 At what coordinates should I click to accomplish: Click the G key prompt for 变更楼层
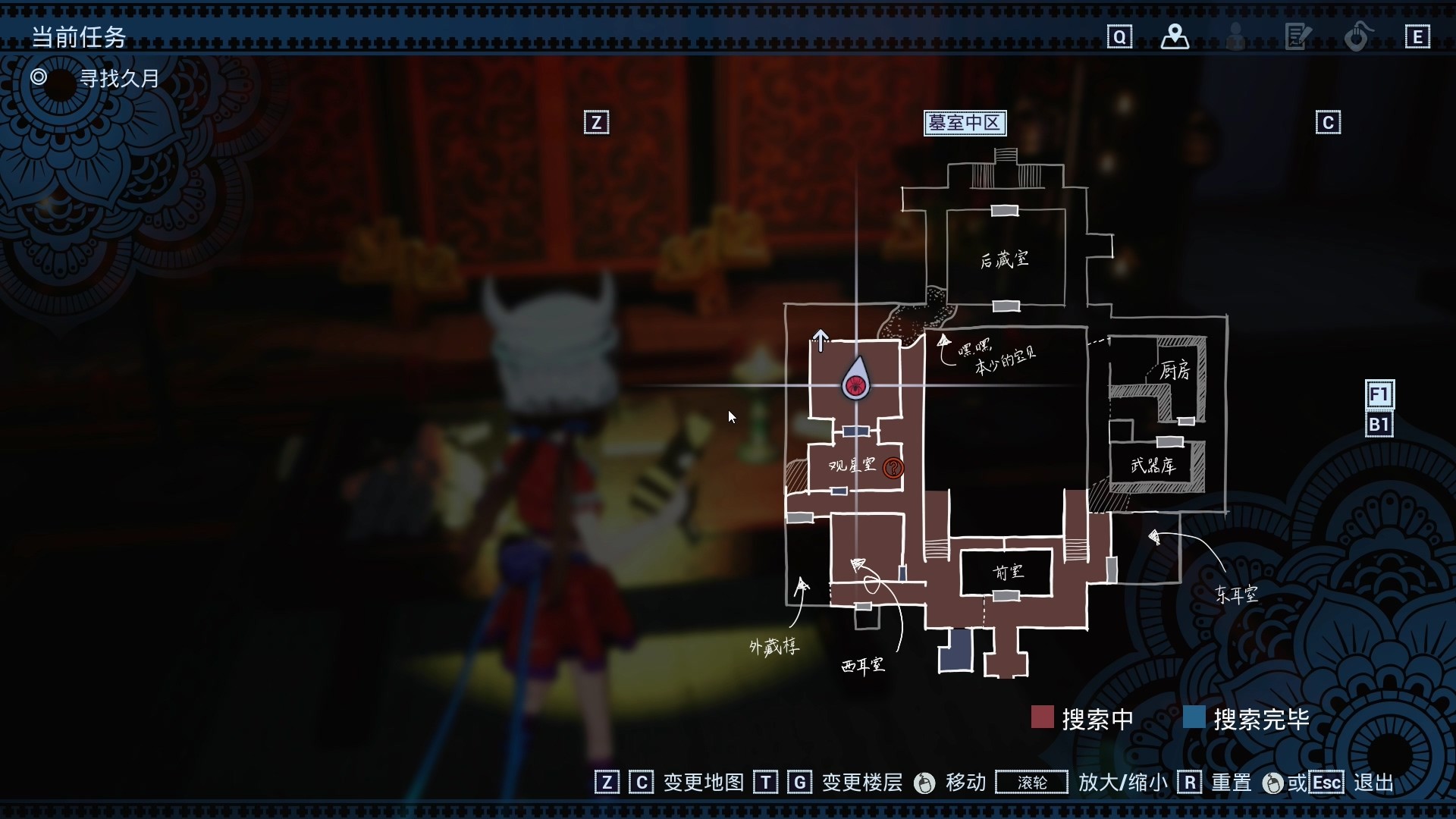(x=800, y=782)
